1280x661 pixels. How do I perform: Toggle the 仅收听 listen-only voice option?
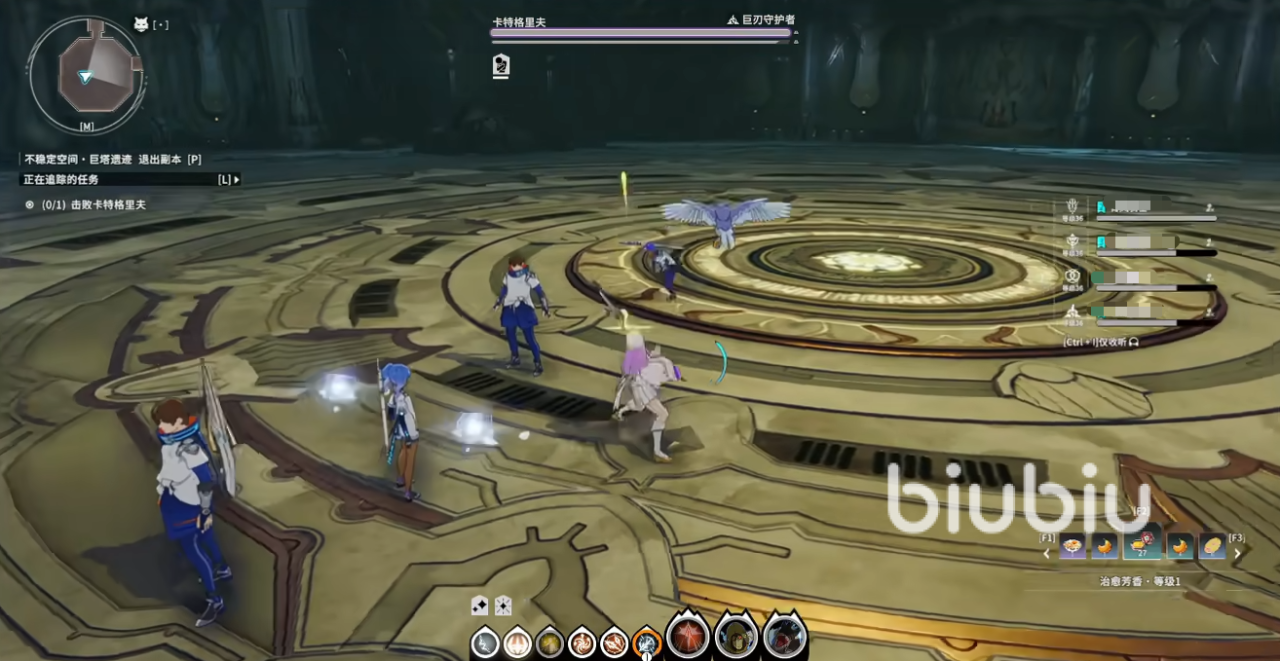point(1100,341)
